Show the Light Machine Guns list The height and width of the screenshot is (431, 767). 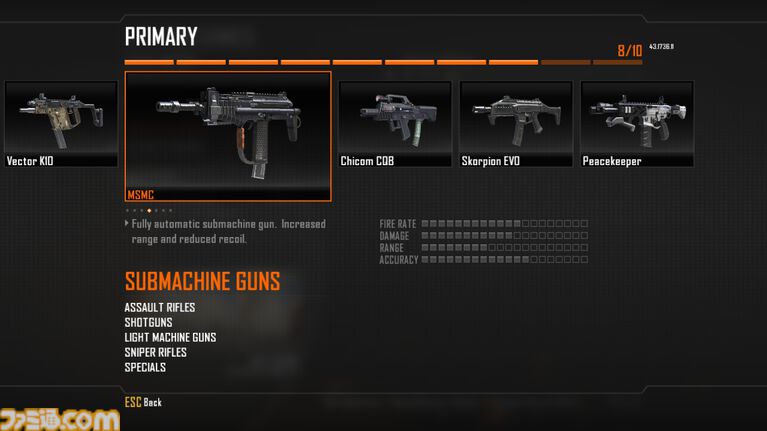[x=170, y=337]
